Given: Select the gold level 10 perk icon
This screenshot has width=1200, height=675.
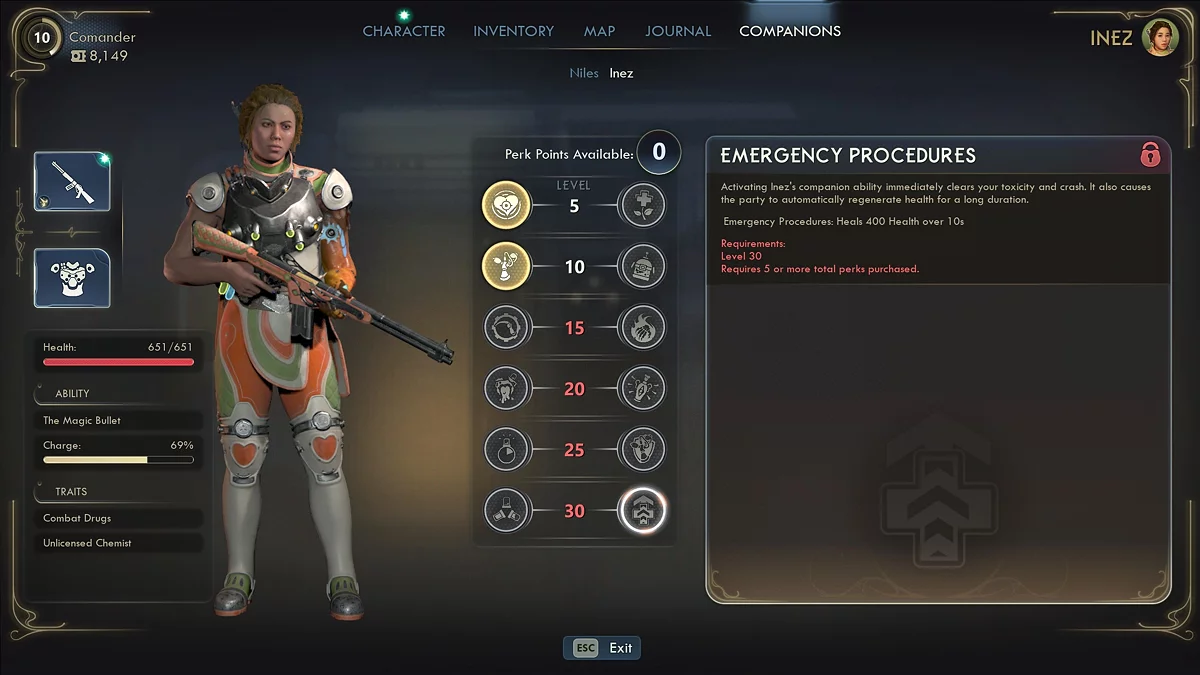Looking at the screenshot, I should [x=506, y=267].
